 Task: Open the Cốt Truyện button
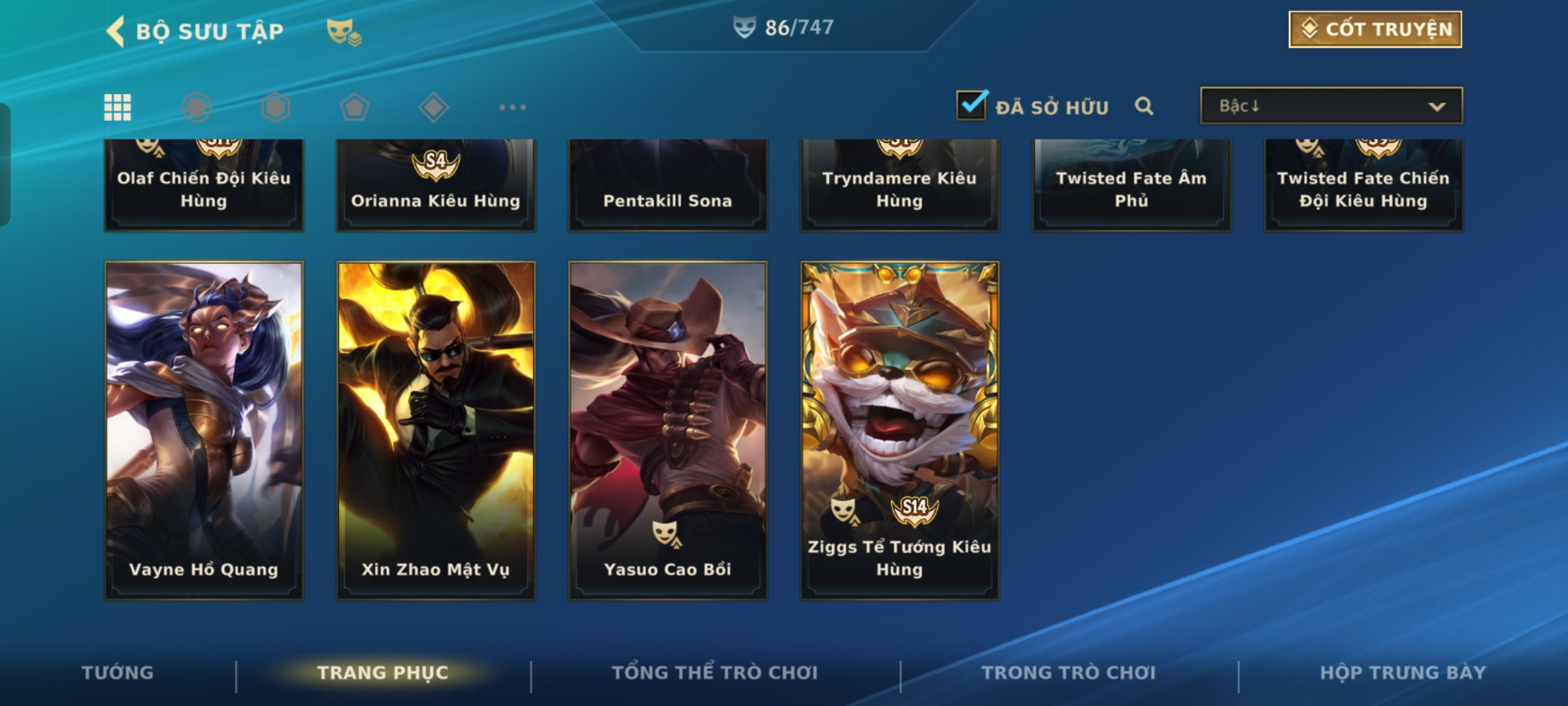tap(1375, 29)
